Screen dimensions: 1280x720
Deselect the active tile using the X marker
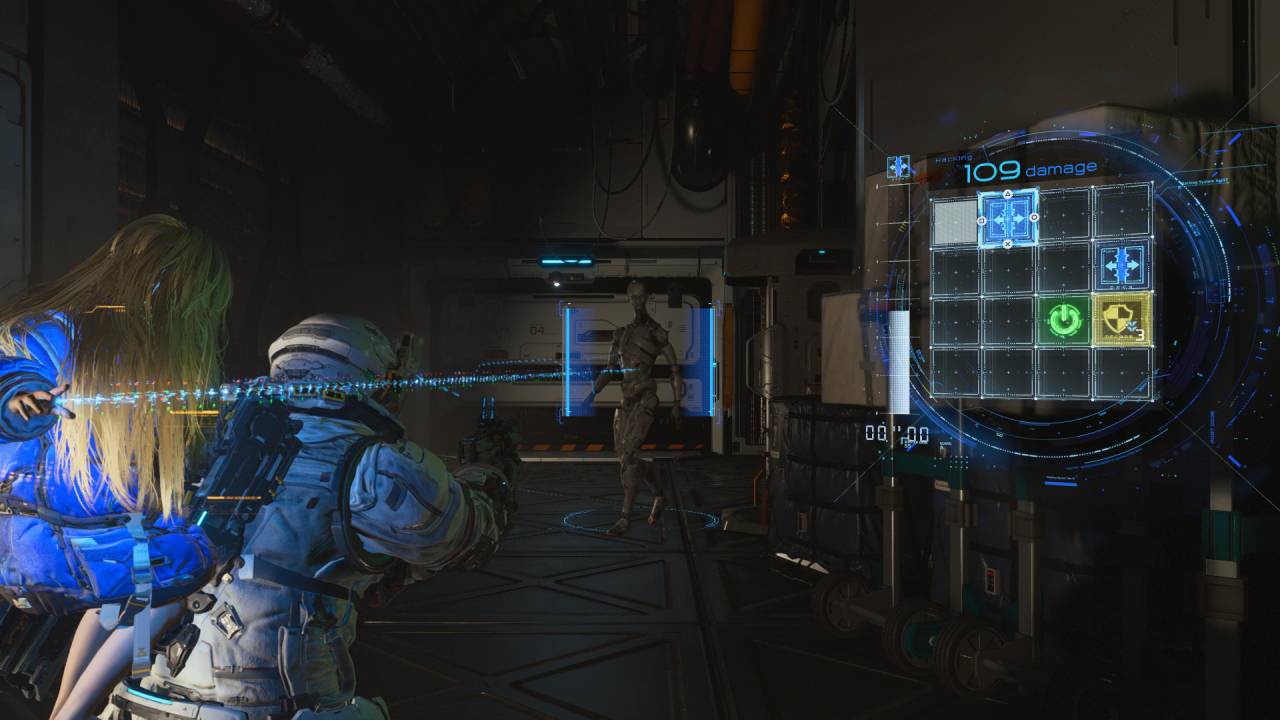pos(1008,244)
